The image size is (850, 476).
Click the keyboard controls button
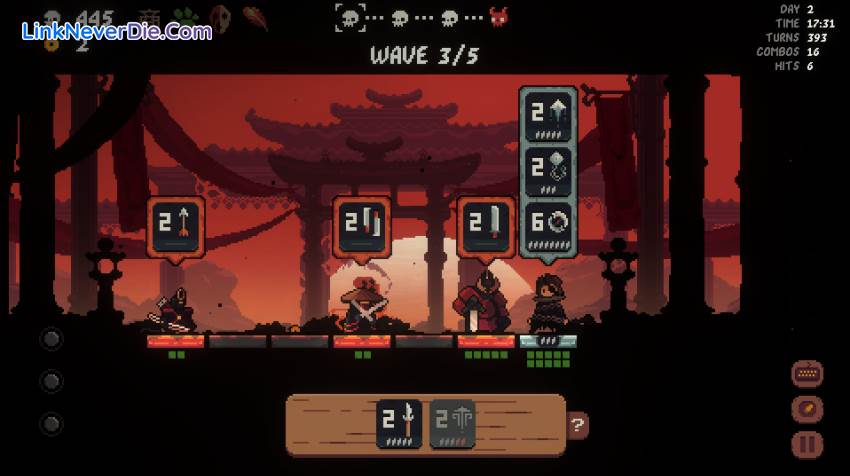(x=807, y=374)
